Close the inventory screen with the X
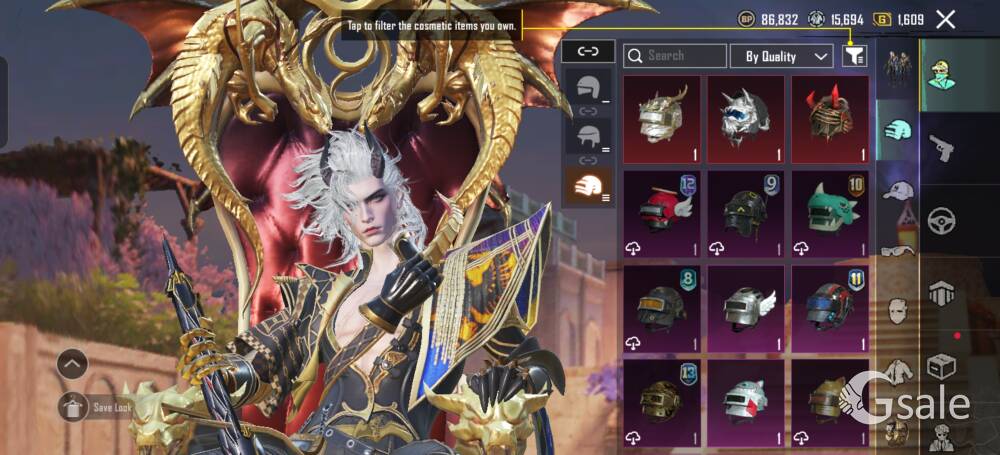This screenshot has height=455, width=1000. click(x=945, y=19)
